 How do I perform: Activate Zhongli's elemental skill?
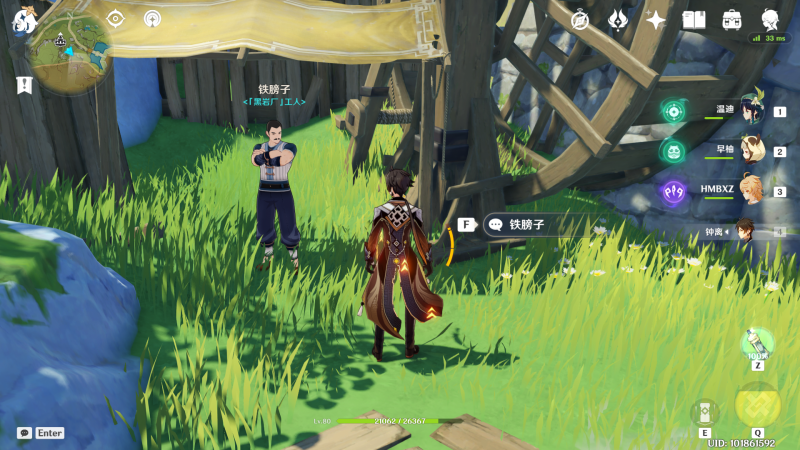(704, 411)
